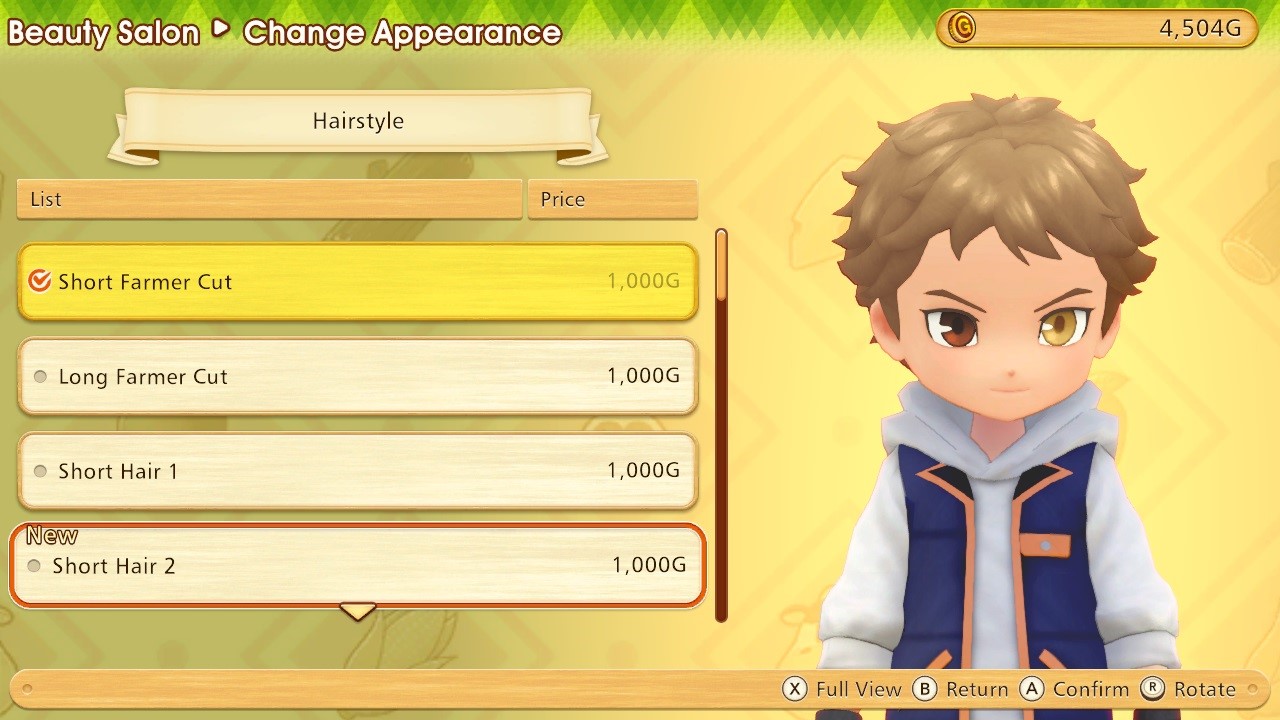Click the hairstyle list scrollbar
The image size is (1280, 720).
pyautogui.click(x=721, y=425)
